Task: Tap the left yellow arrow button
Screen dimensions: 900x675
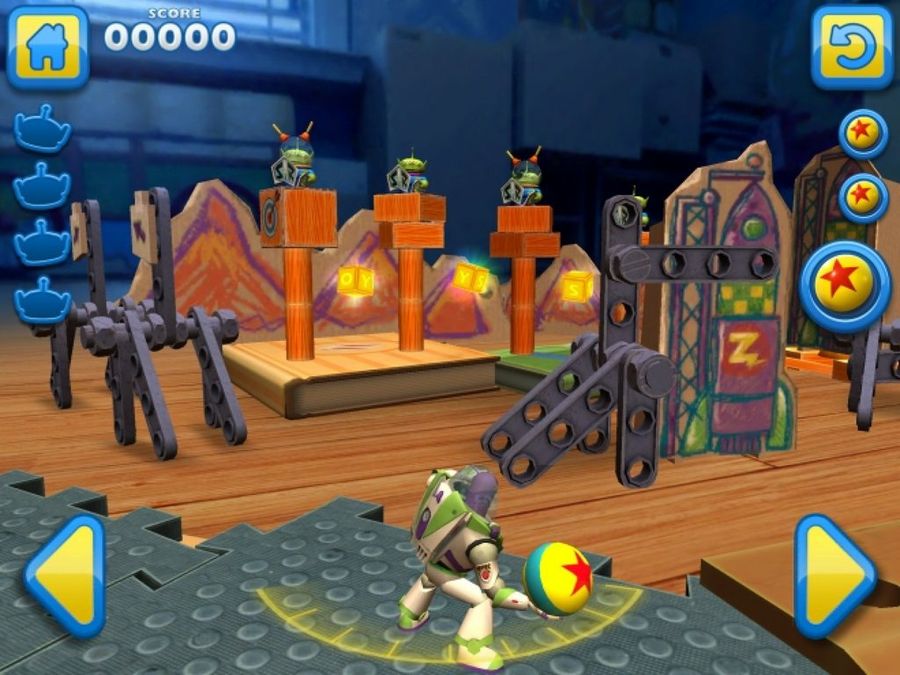Action: pyautogui.click(x=65, y=576)
